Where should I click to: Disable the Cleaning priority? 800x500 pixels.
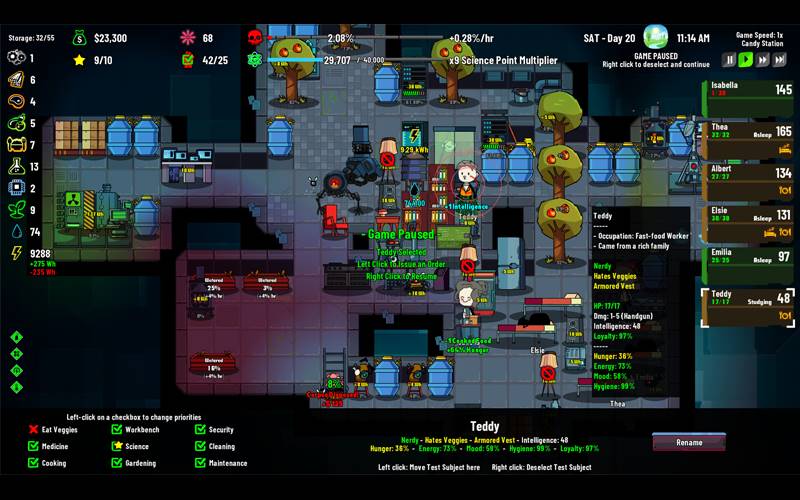tap(201, 446)
